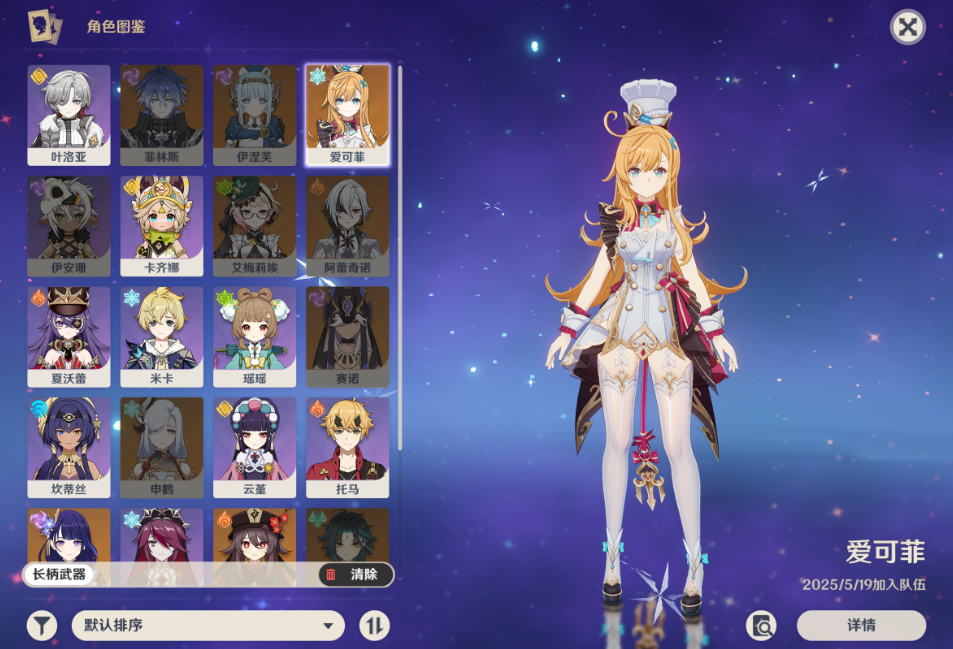
Task: Select the 阿蕾奇诺 character card
Action: pyautogui.click(x=347, y=225)
